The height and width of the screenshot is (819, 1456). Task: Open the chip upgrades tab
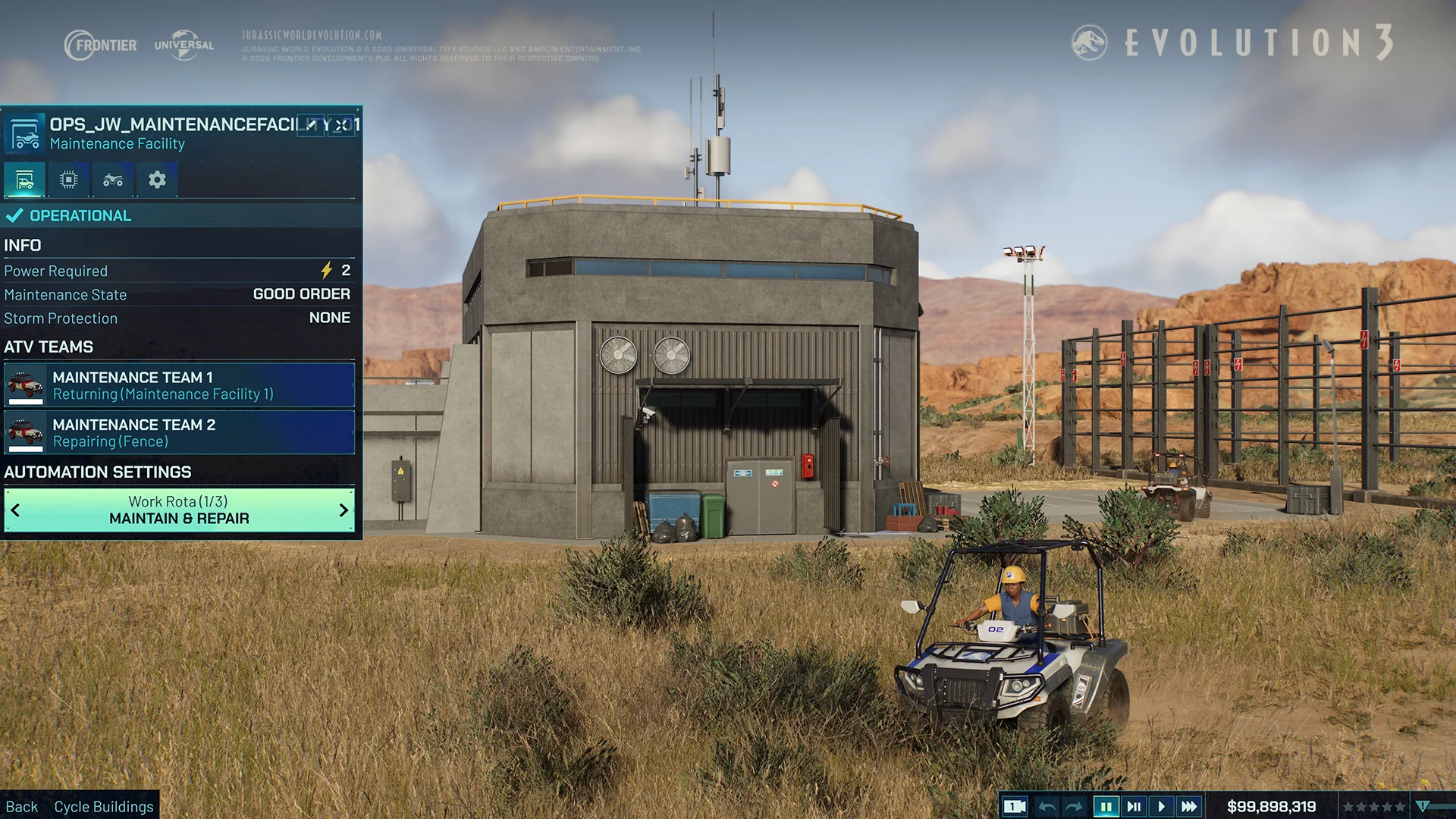pos(68,180)
